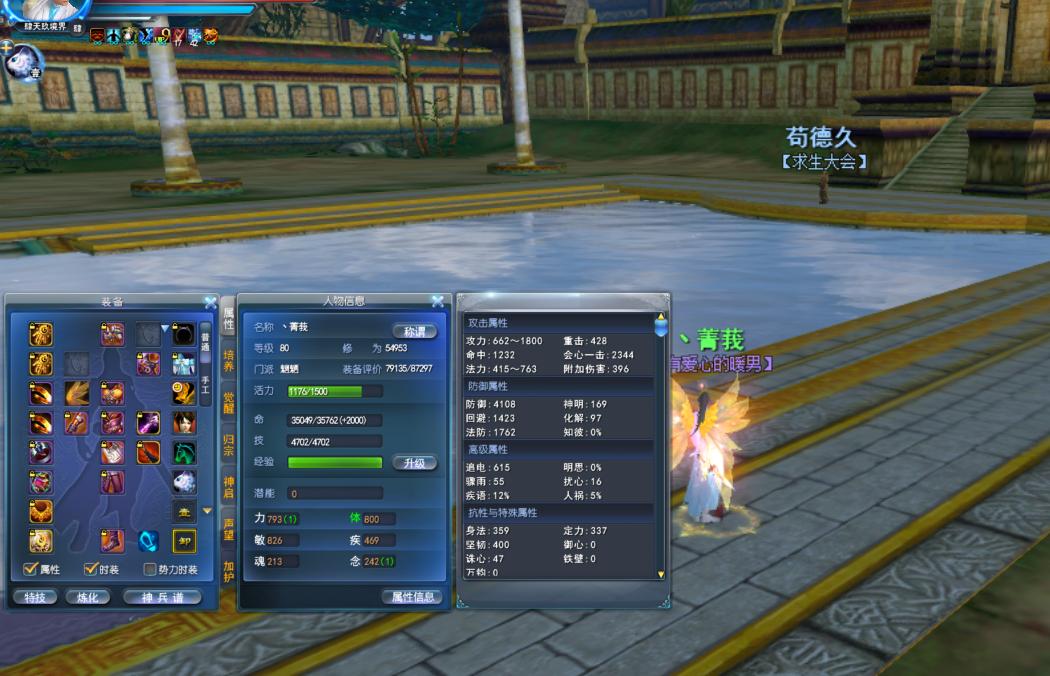
Task: Open the 称谓 title button
Action: 414,331
